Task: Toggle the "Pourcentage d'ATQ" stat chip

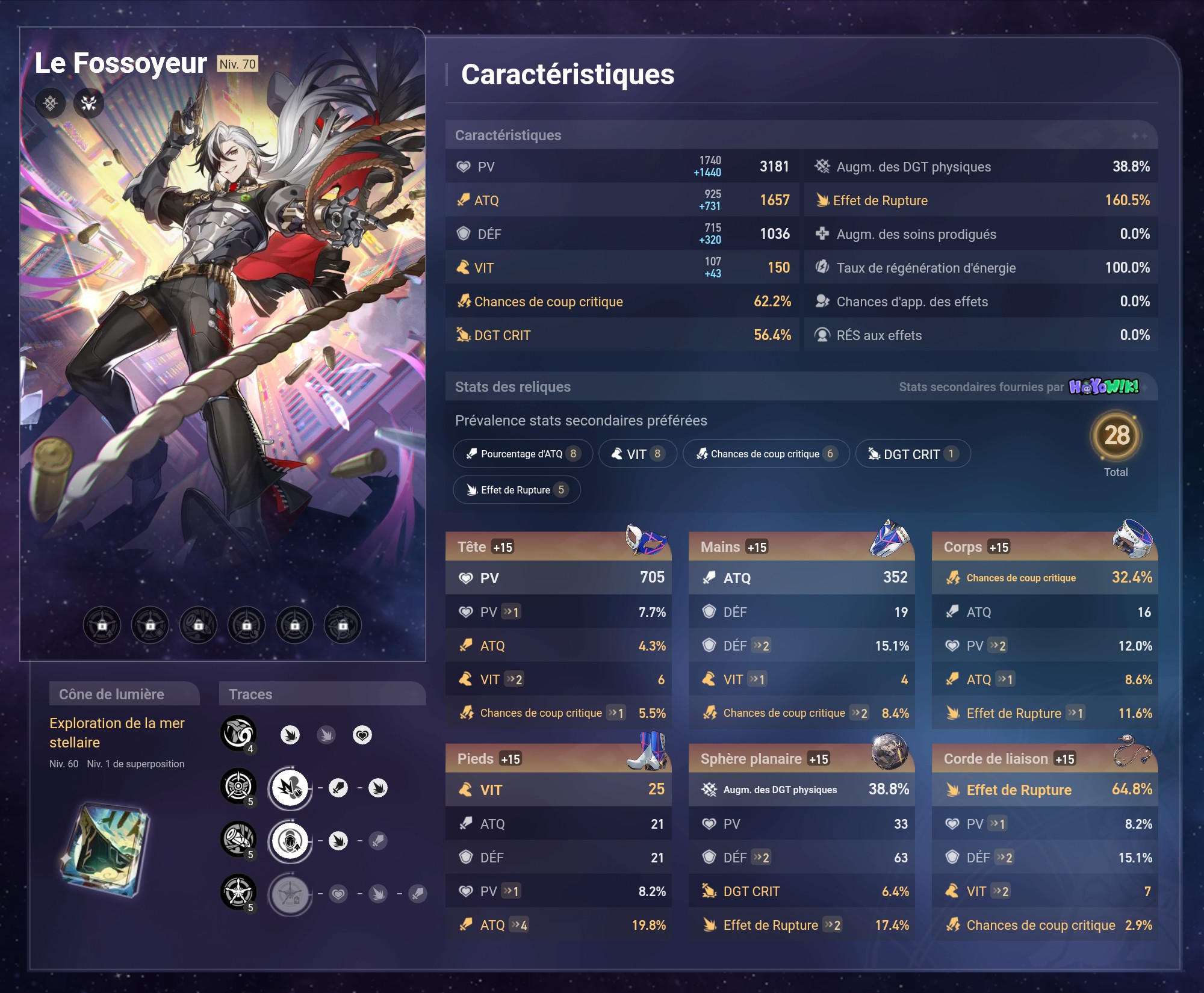Action: (523, 454)
